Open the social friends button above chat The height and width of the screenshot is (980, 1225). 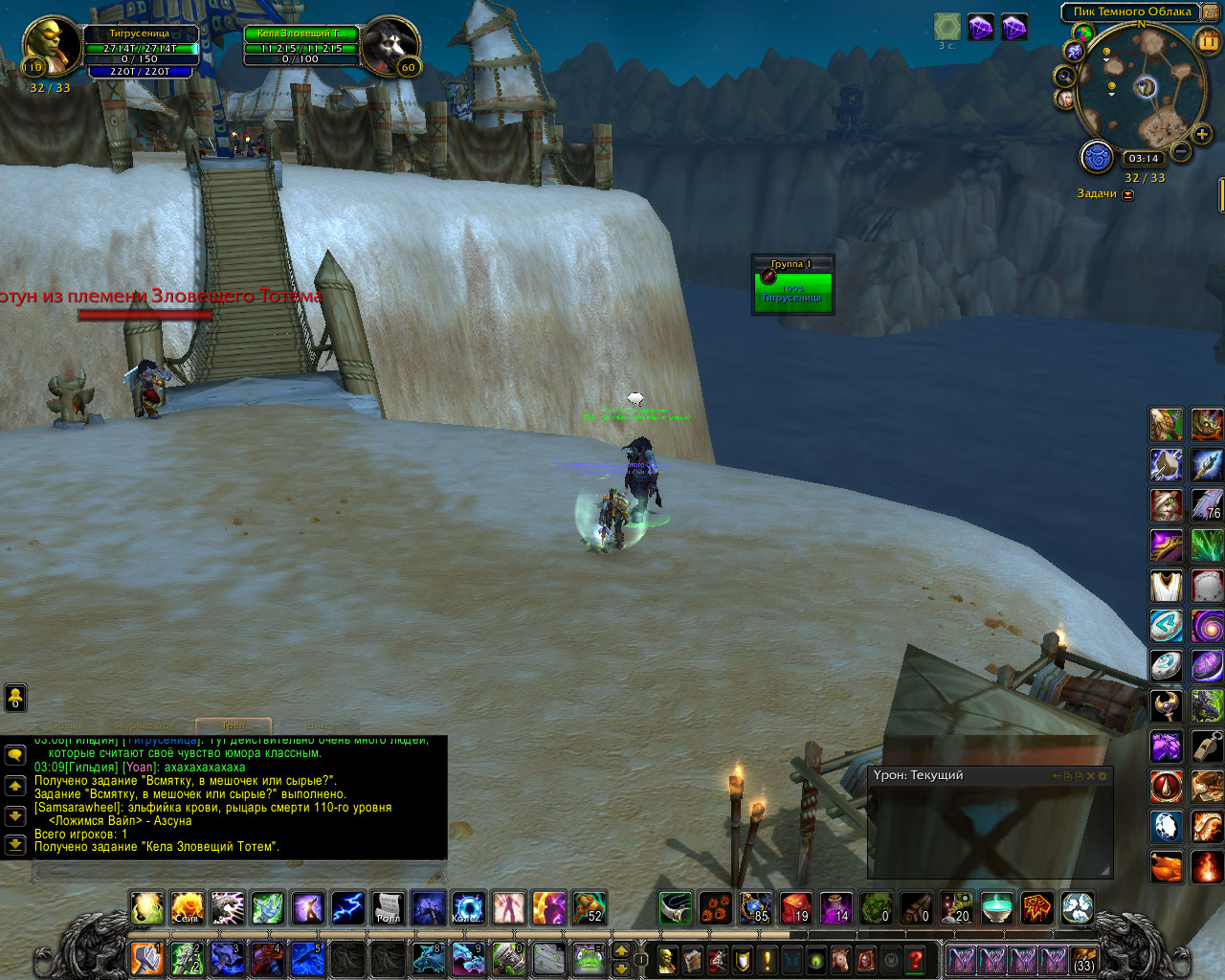tap(15, 698)
